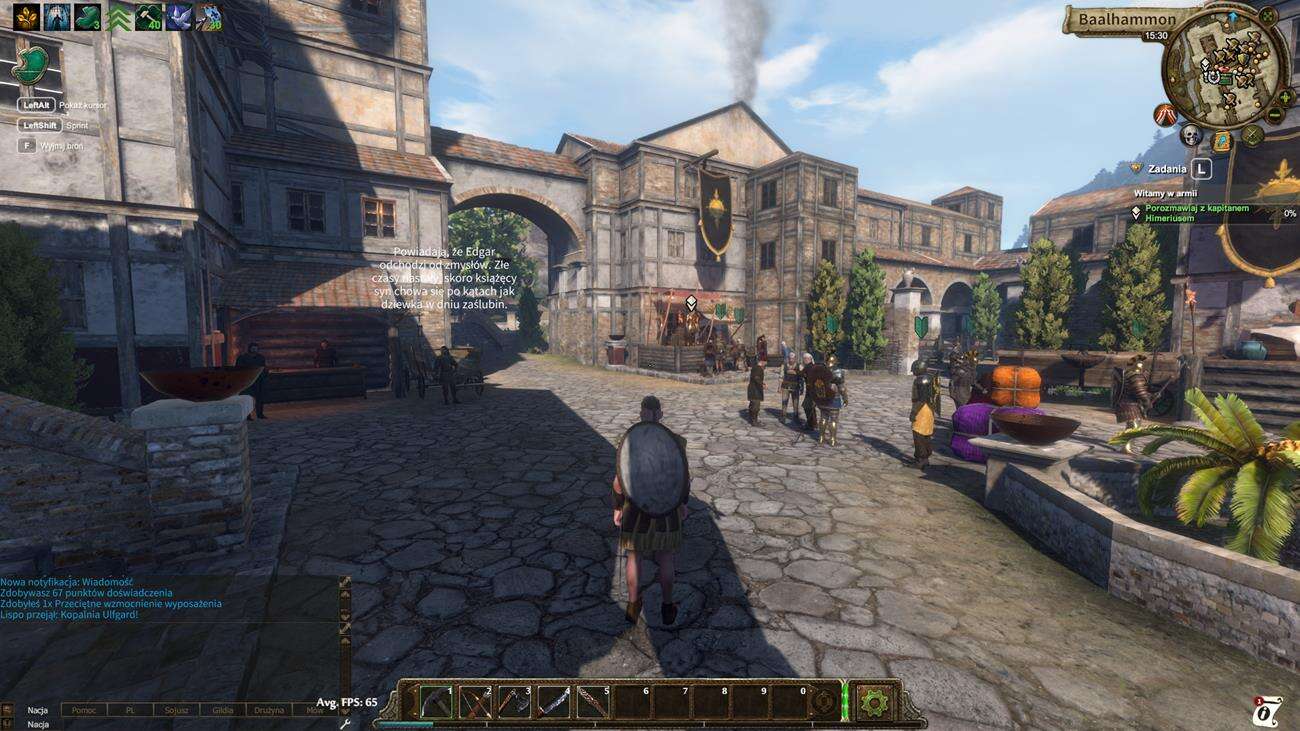Click the skull icon below the minimap

coord(1190,134)
